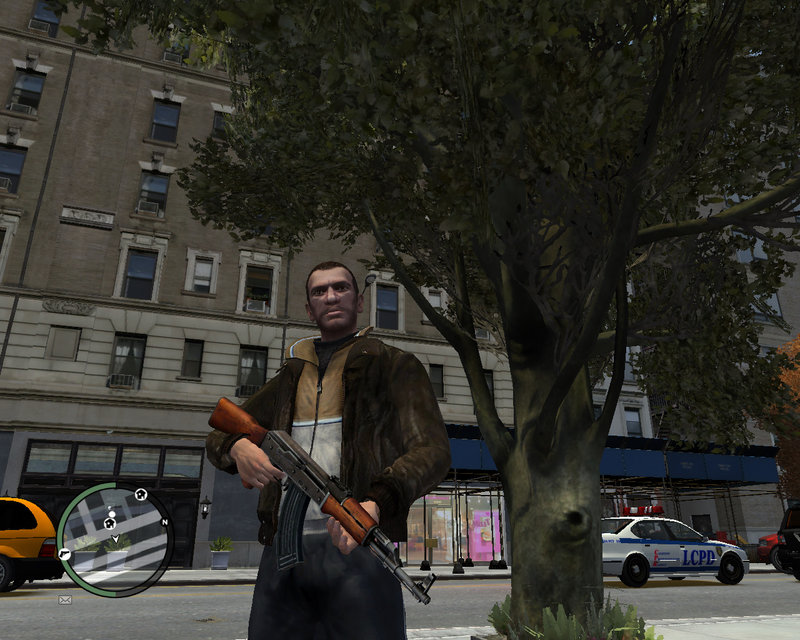Select the pistol gun shop blip
Screen dimensions: 800x640
click(x=65, y=553)
